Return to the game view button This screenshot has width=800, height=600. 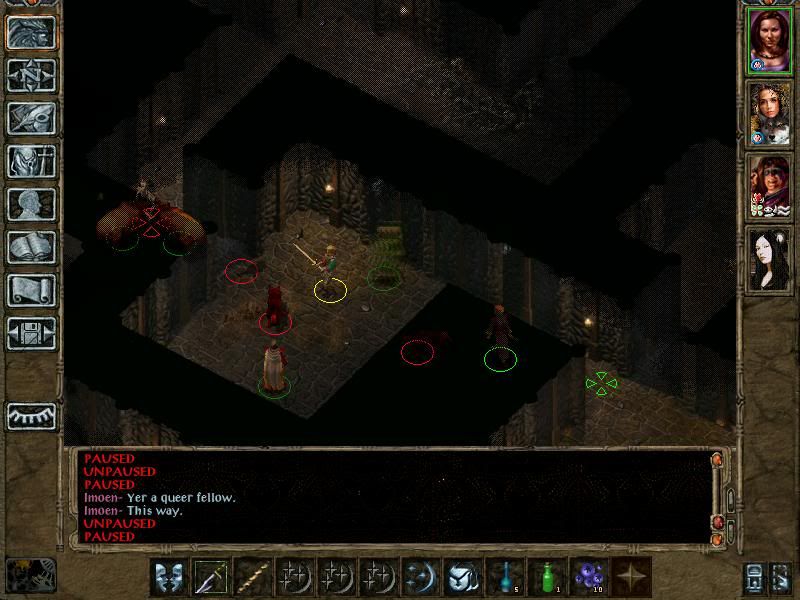tap(31, 32)
